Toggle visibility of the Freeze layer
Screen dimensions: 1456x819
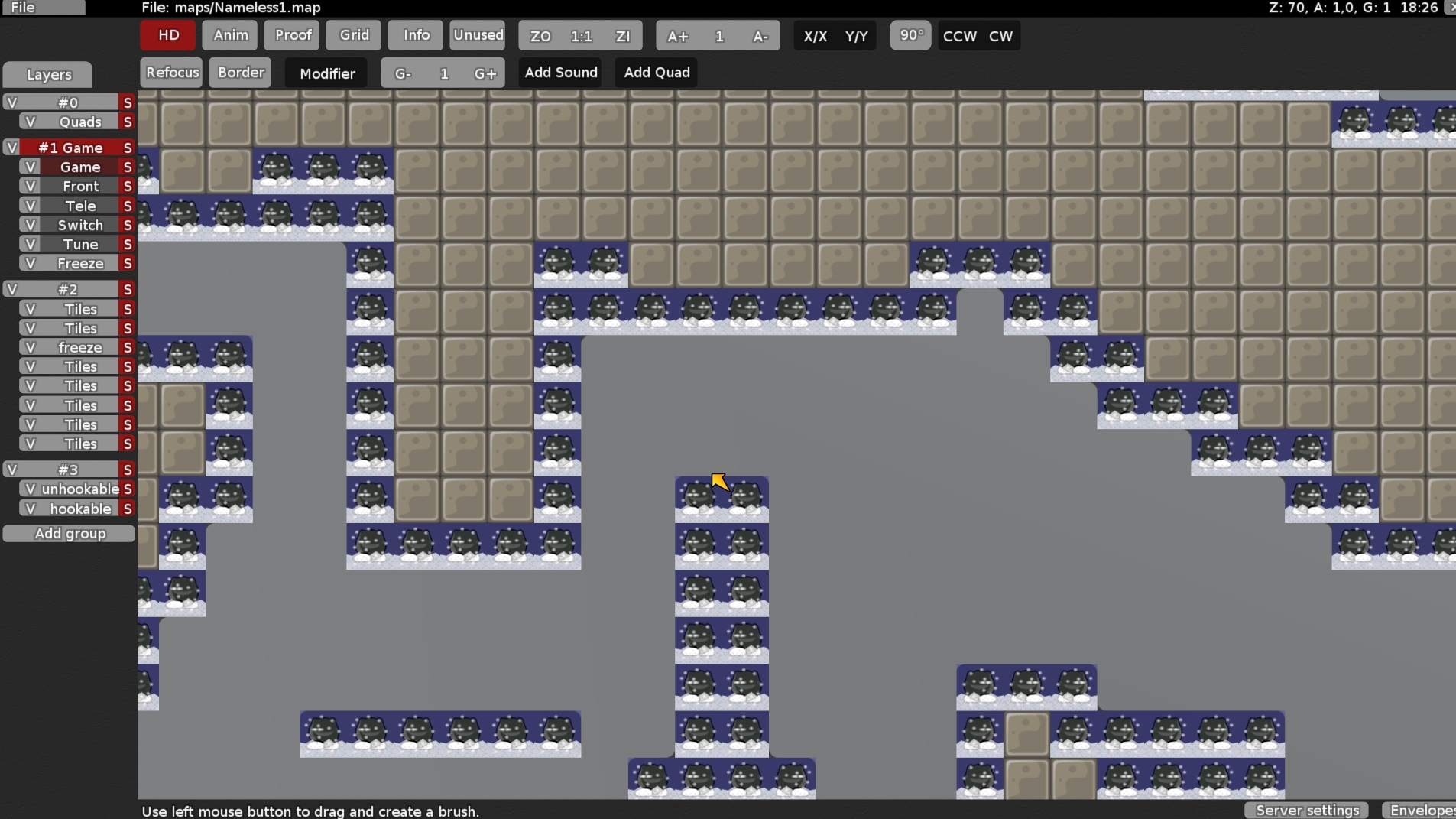pyautogui.click(x=30, y=263)
